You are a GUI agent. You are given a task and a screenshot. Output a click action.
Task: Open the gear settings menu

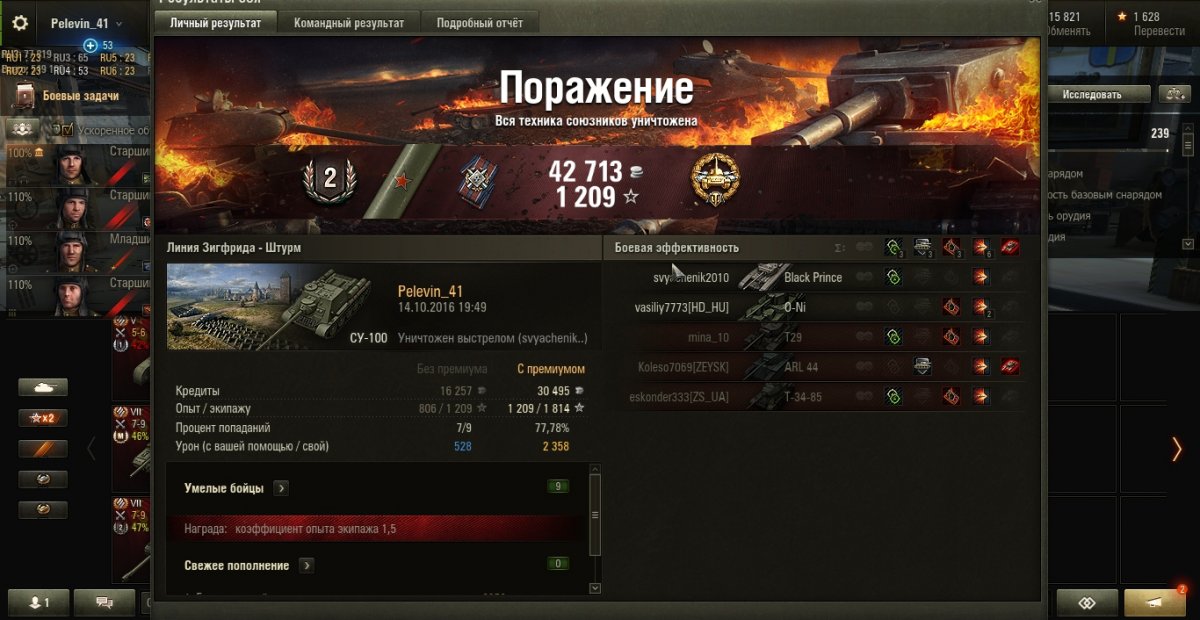tap(20, 23)
